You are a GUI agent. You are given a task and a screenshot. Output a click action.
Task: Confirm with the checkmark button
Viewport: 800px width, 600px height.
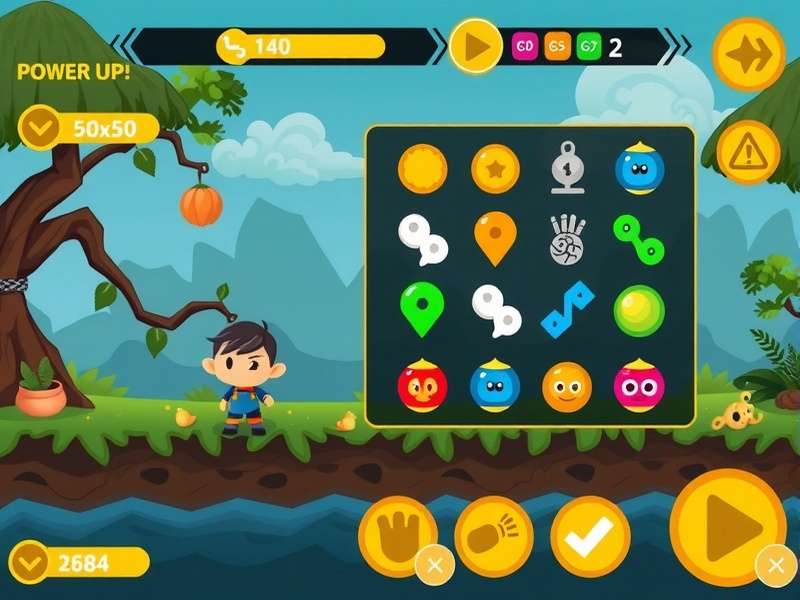coord(590,536)
